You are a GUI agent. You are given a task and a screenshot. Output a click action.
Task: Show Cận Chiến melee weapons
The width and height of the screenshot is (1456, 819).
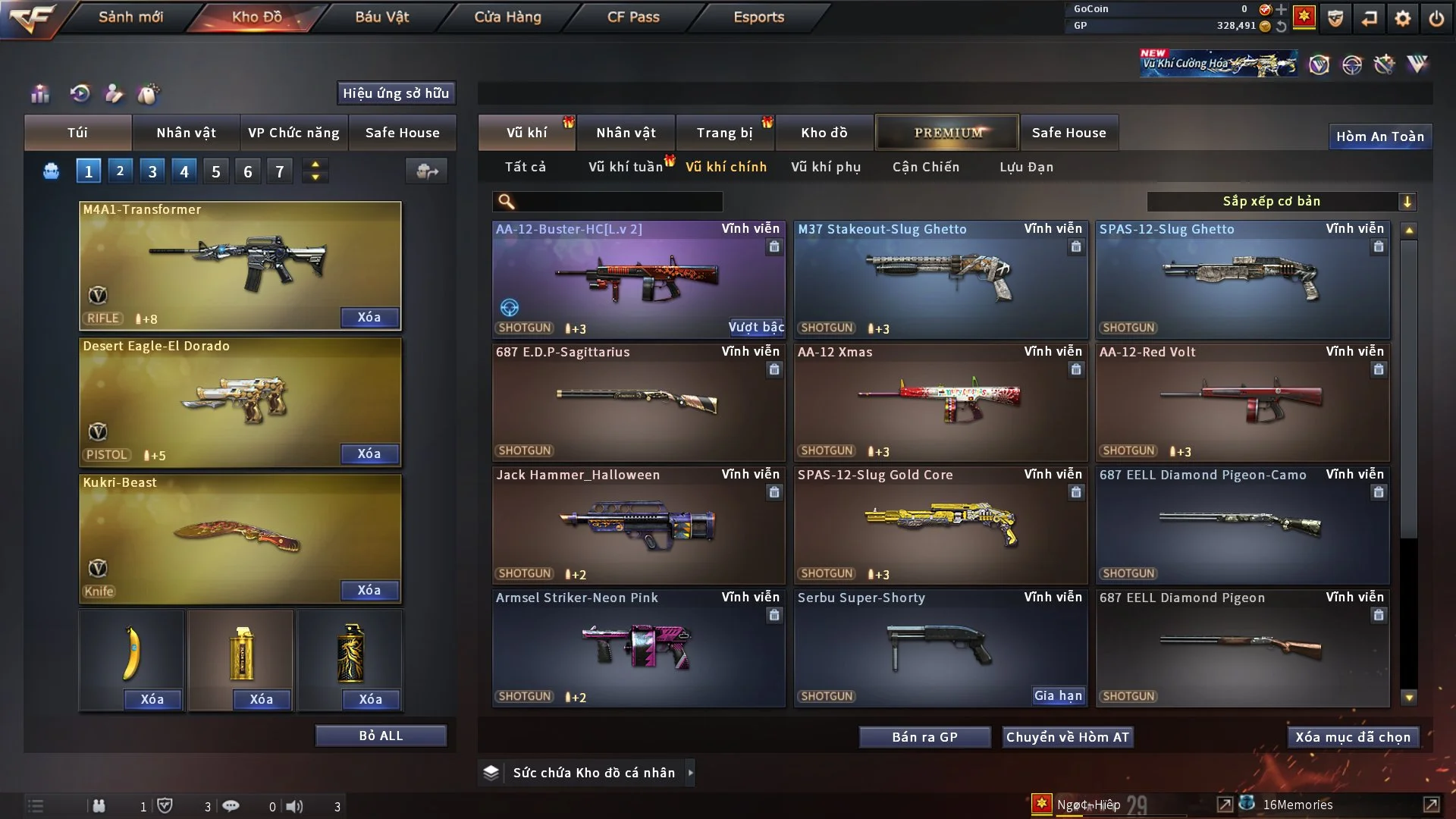[x=925, y=167]
